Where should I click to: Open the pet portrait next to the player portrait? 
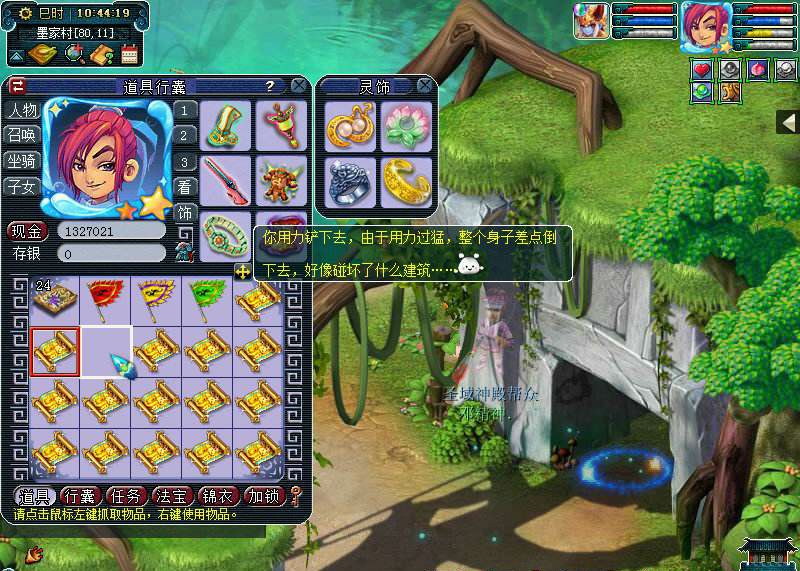591,22
